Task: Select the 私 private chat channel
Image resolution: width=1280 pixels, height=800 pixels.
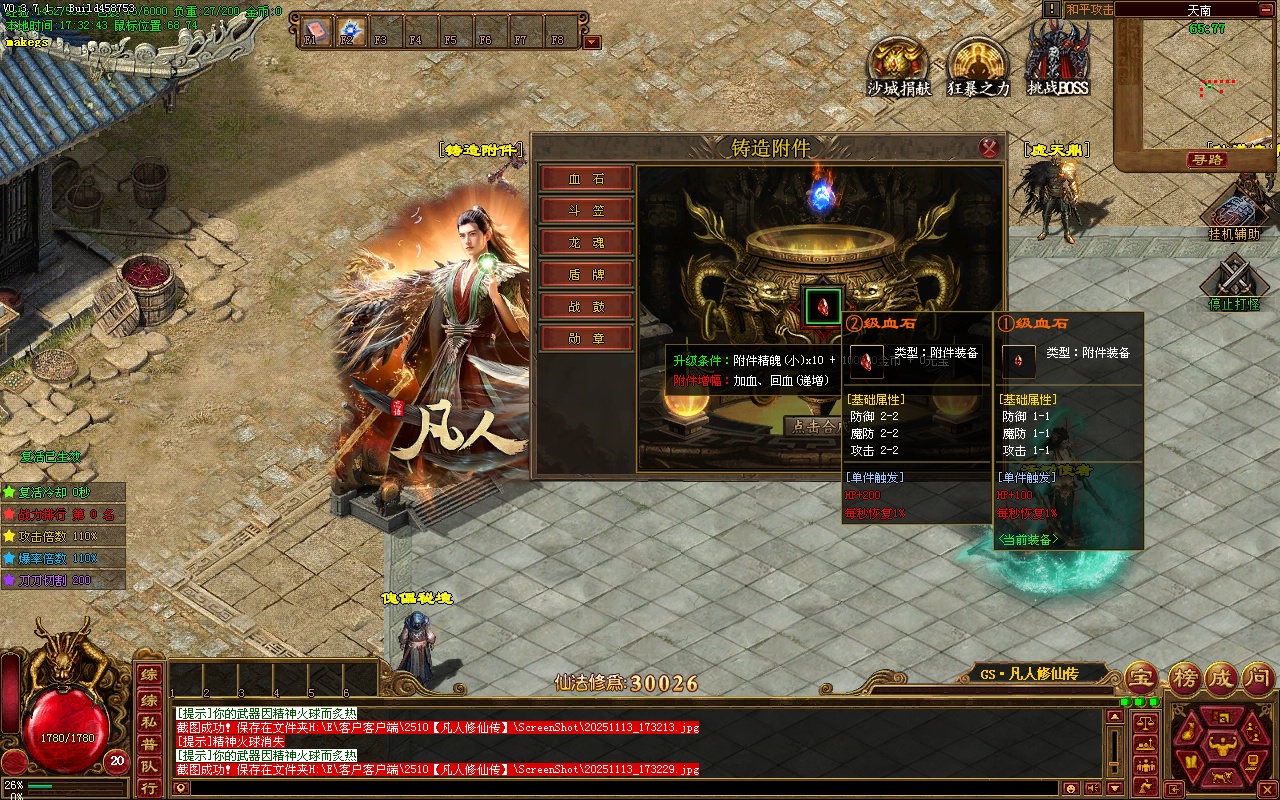Action: [x=148, y=721]
